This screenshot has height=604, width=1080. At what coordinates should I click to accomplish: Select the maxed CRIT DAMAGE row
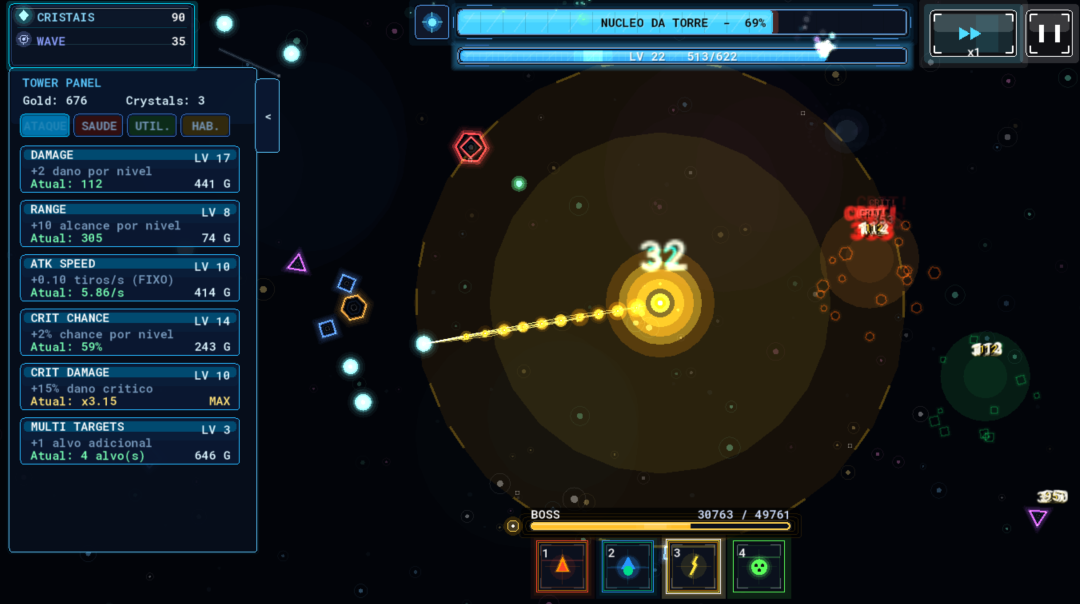click(130, 387)
